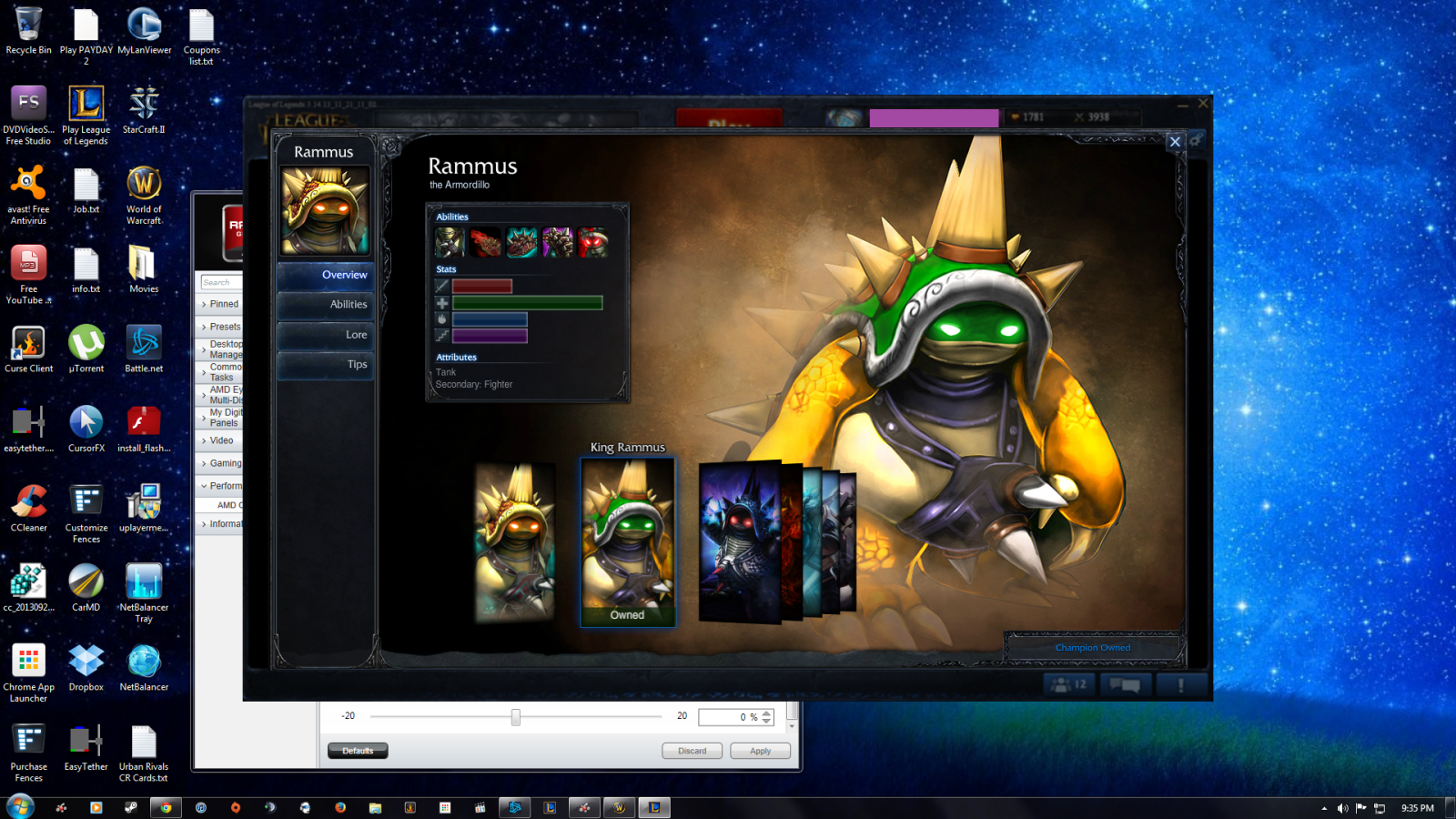The image size is (1456, 819).
Task: Choose the King Rammus skin thumbnail
Action: click(628, 541)
